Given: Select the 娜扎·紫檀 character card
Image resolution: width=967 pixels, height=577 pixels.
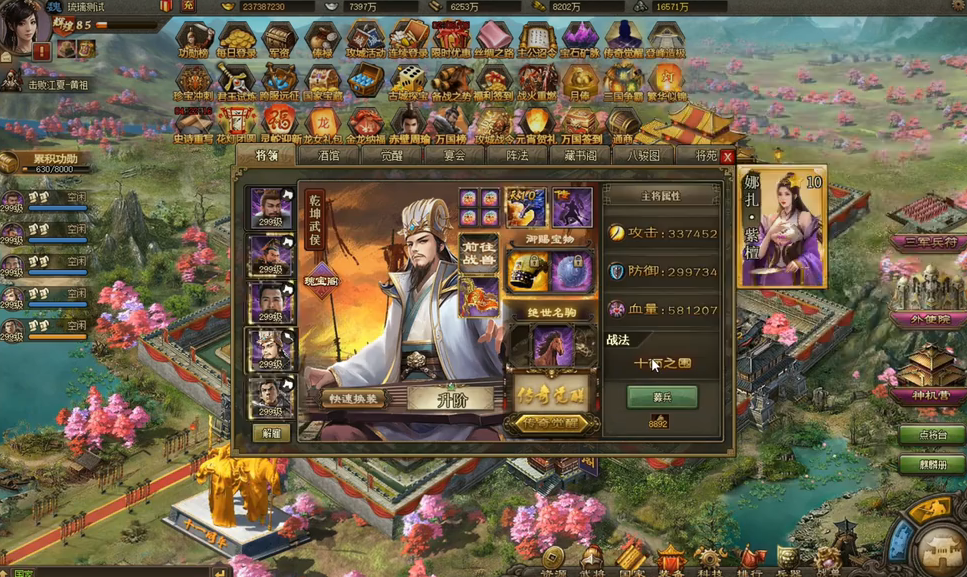Looking at the screenshot, I should click(x=781, y=227).
